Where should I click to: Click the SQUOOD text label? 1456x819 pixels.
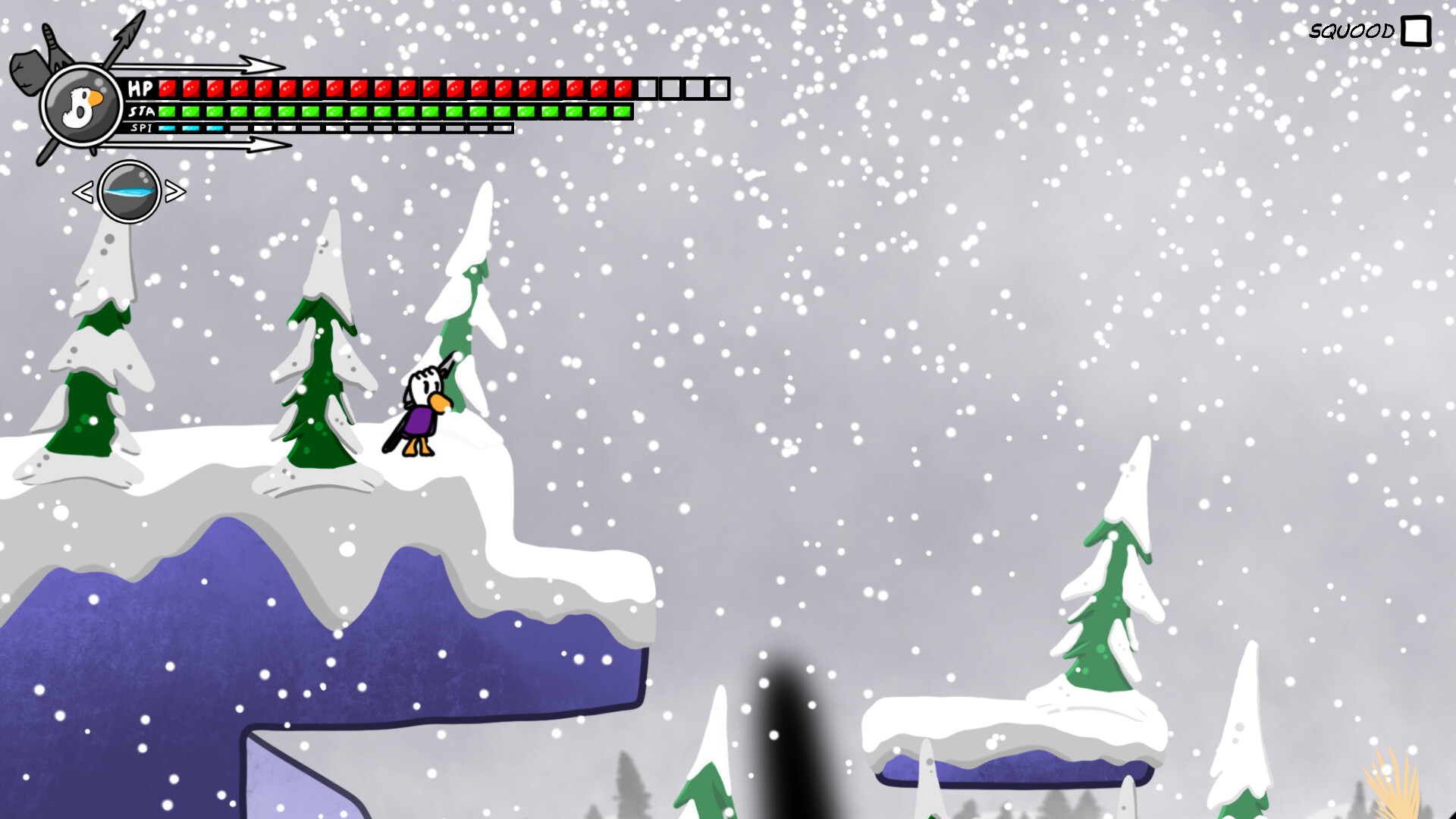pyautogui.click(x=1351, y=32)
